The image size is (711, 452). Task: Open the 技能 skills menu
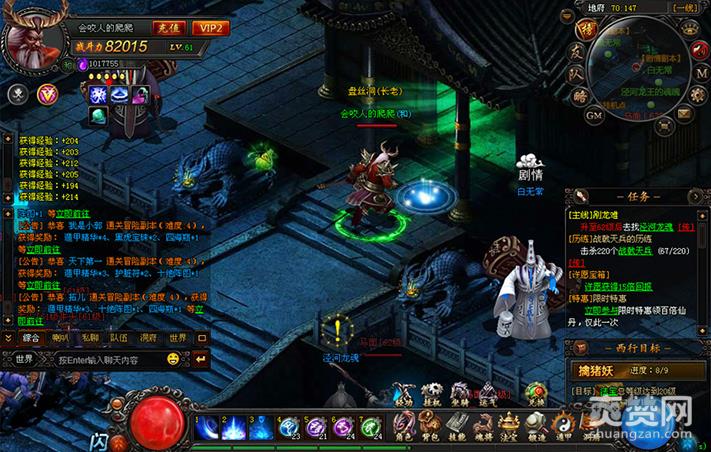click(x=457, y=427)
